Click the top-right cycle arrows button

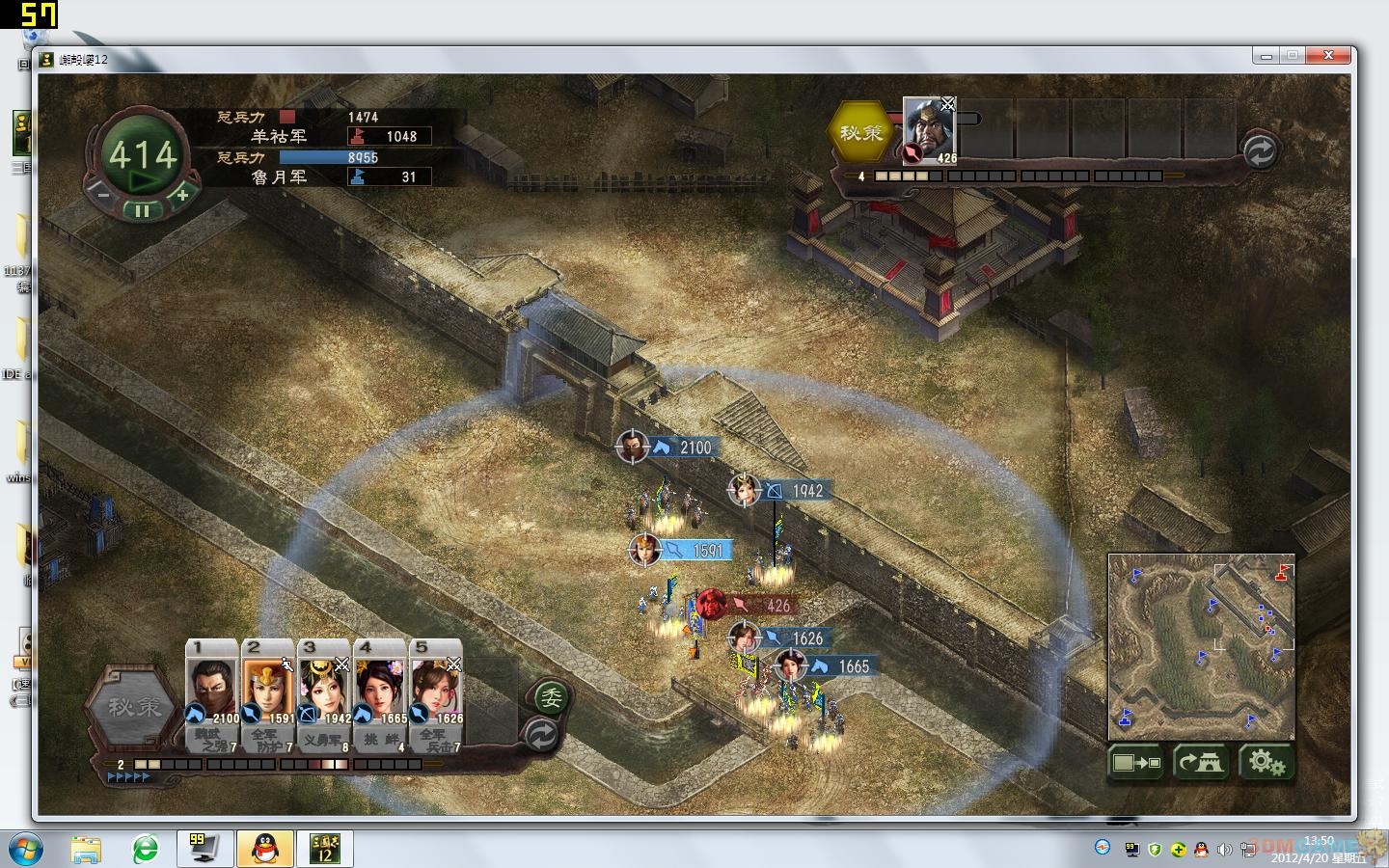pyautogui.click(x=1260, y=150)
